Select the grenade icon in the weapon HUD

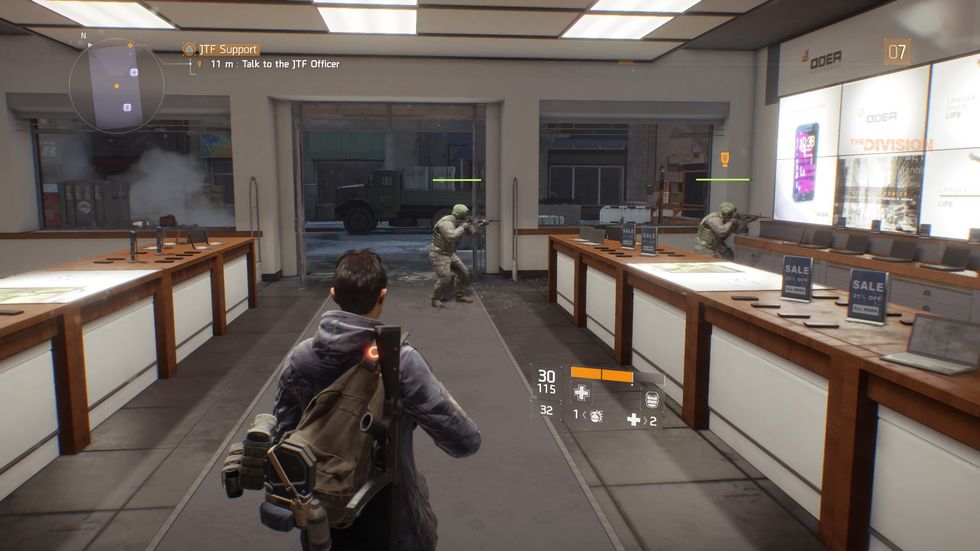pos(594,414)
